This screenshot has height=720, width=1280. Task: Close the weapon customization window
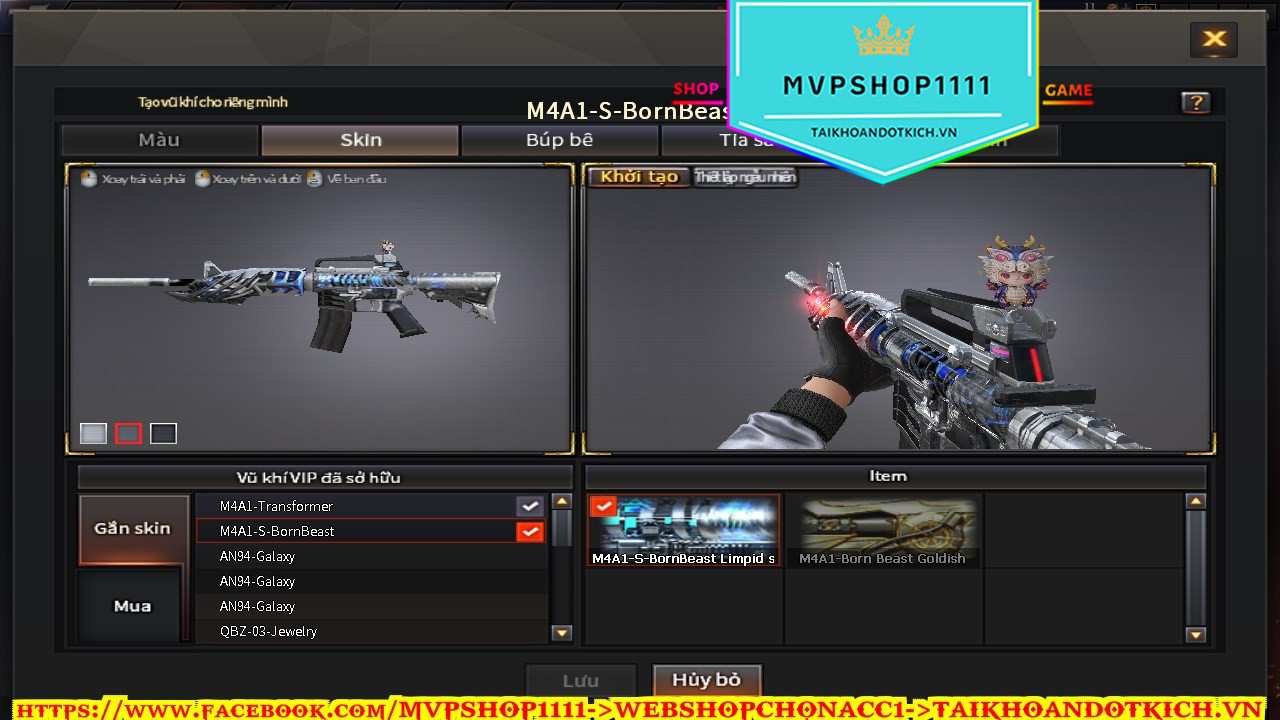[1214, 40]
